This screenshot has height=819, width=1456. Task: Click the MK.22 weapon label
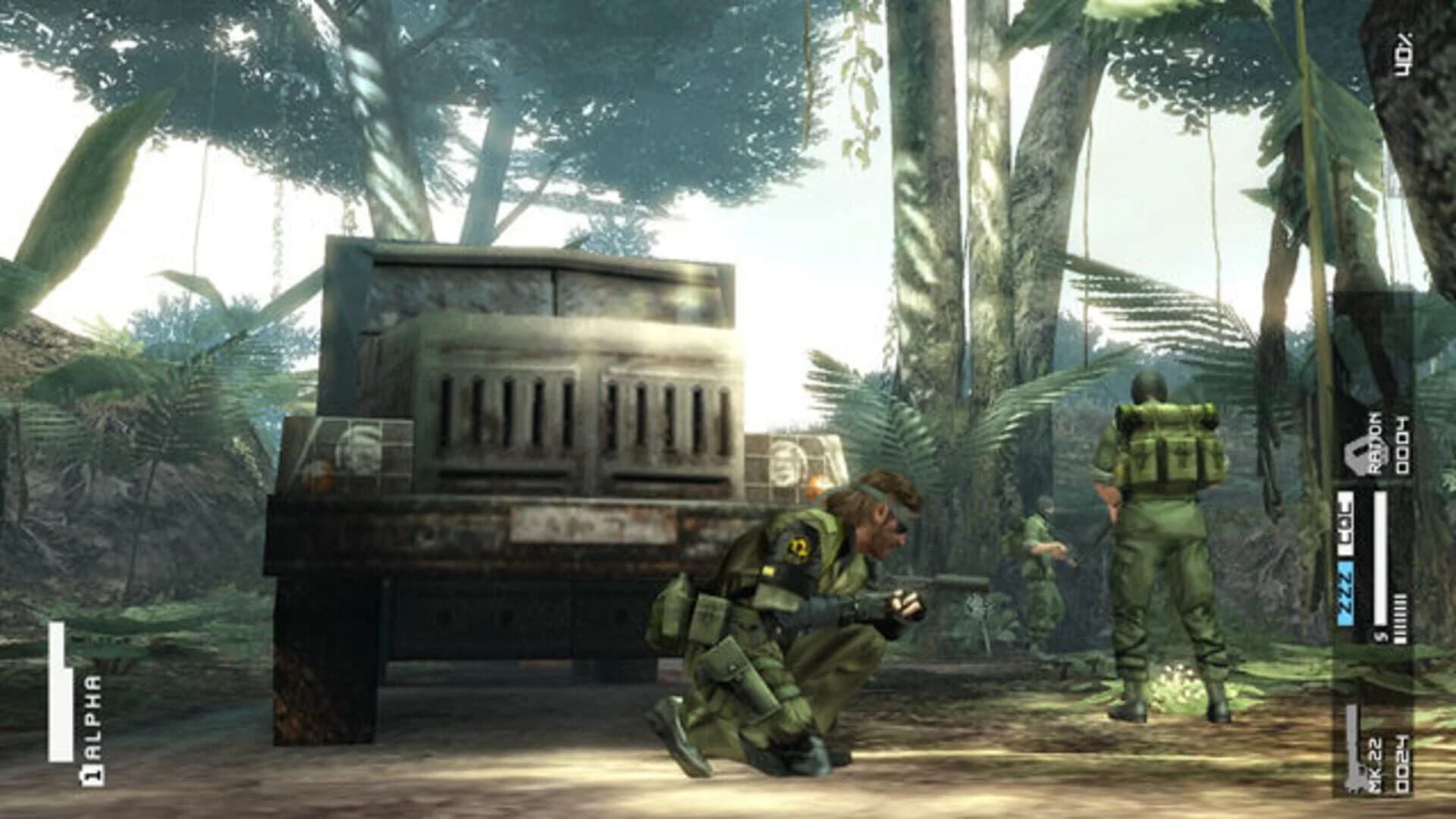[1374, 766]
